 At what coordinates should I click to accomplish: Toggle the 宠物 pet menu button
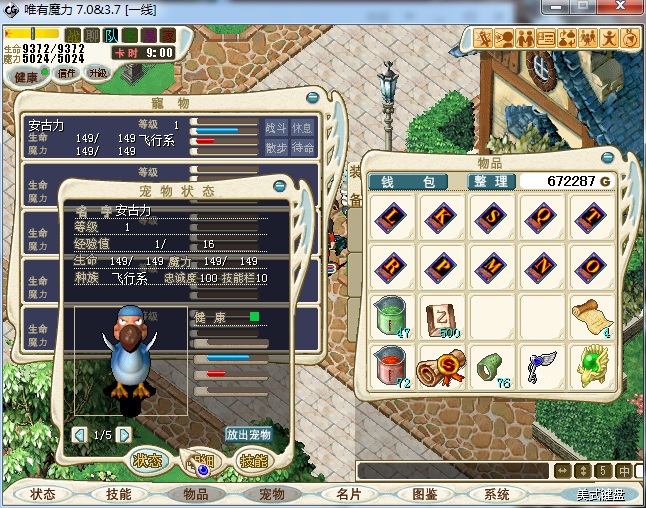point(271,494)
